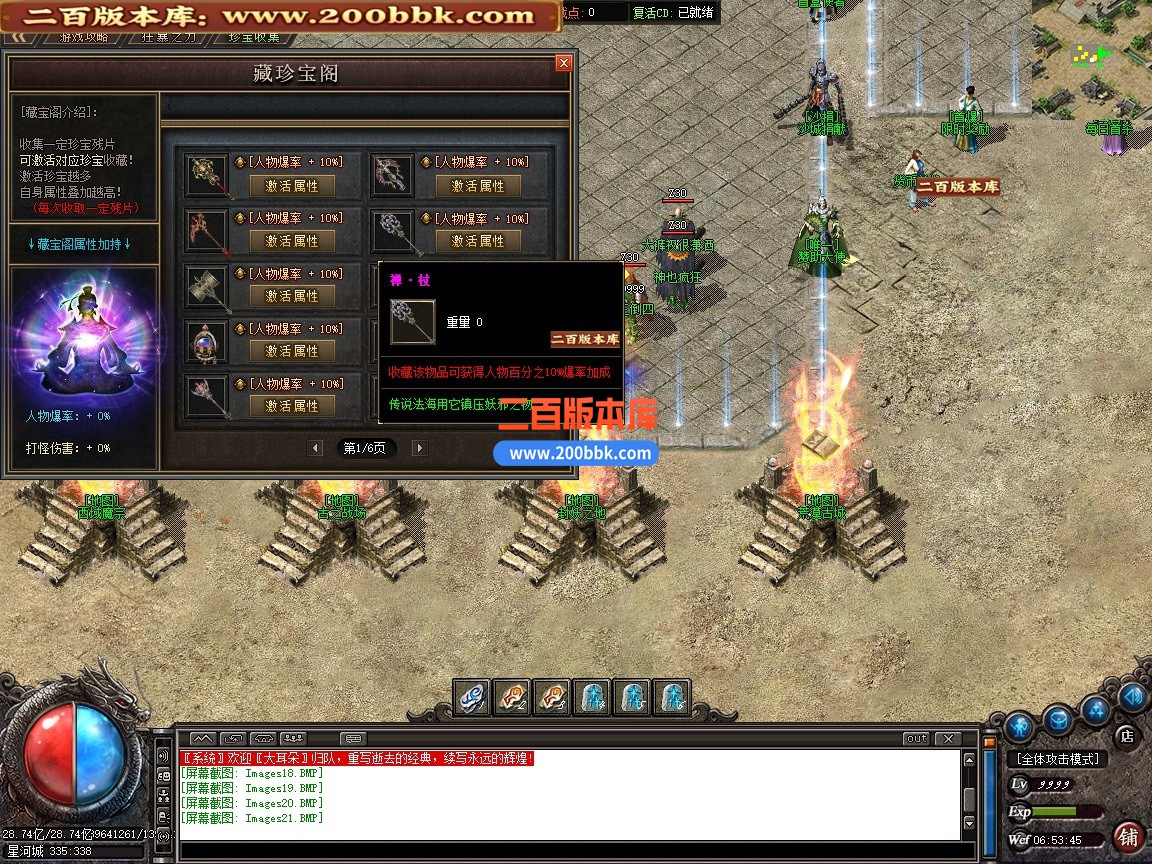Change the 全体攻击模式 attack mode

tap(1057, 759)
